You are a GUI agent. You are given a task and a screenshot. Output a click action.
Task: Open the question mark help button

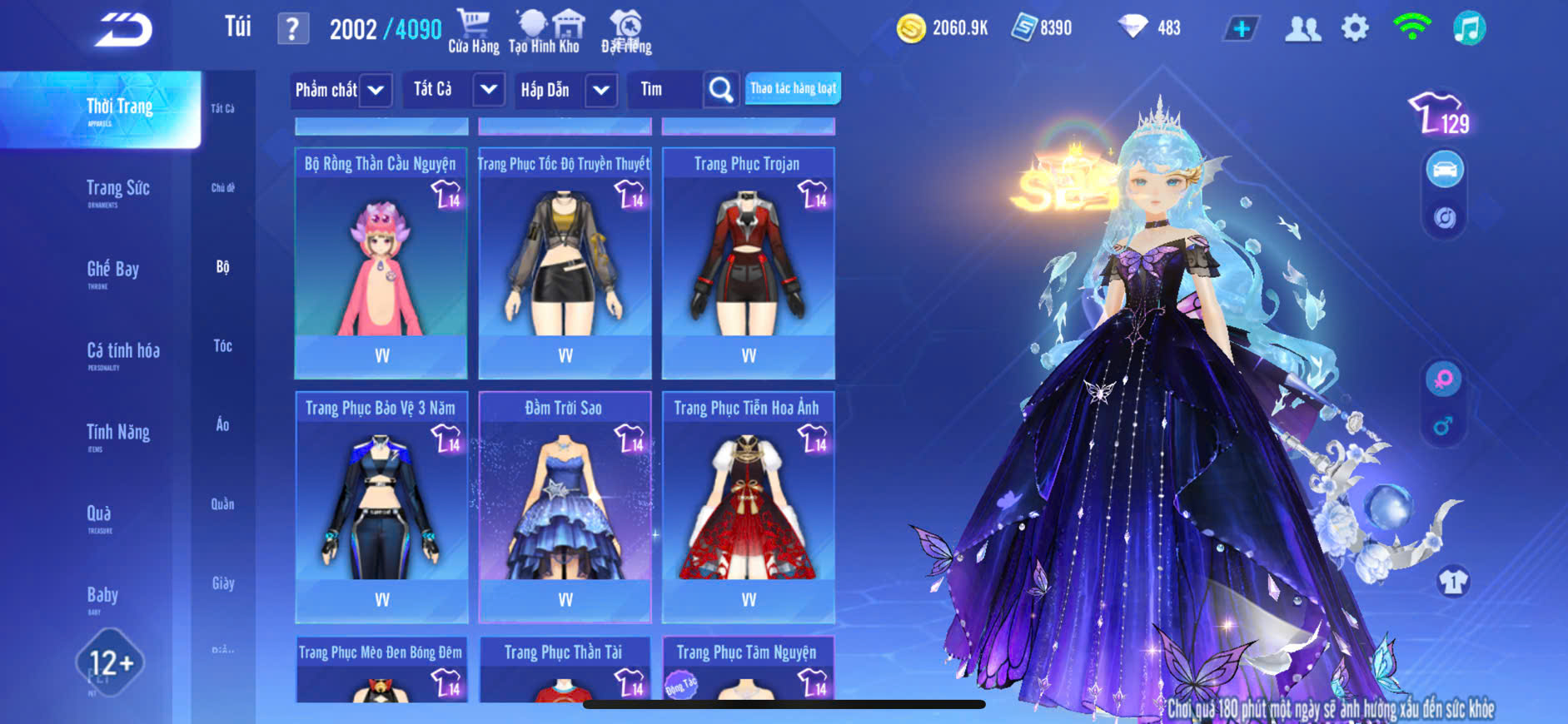click(x=292, y=29)
